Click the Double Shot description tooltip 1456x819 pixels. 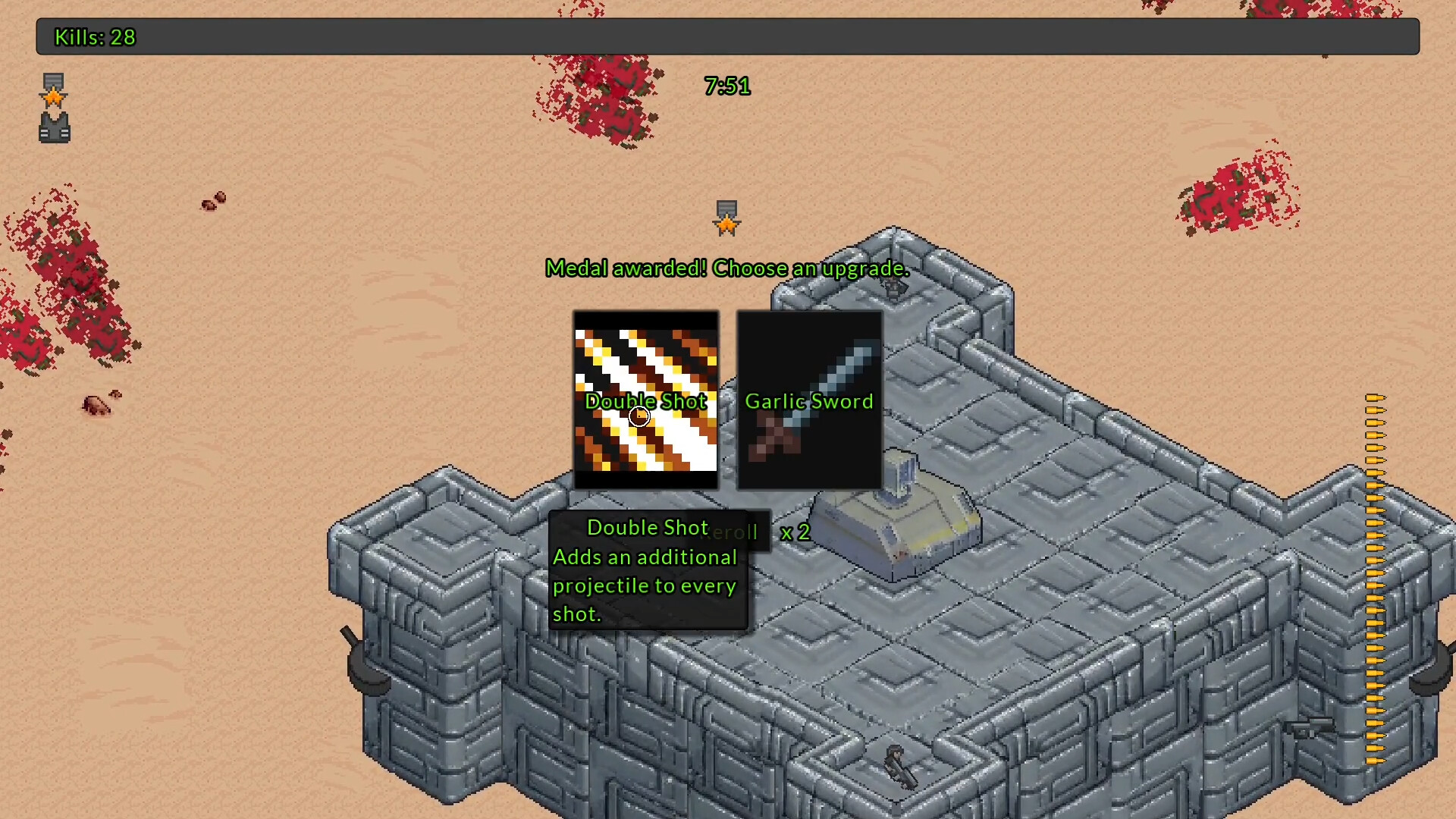pos(647,570)
